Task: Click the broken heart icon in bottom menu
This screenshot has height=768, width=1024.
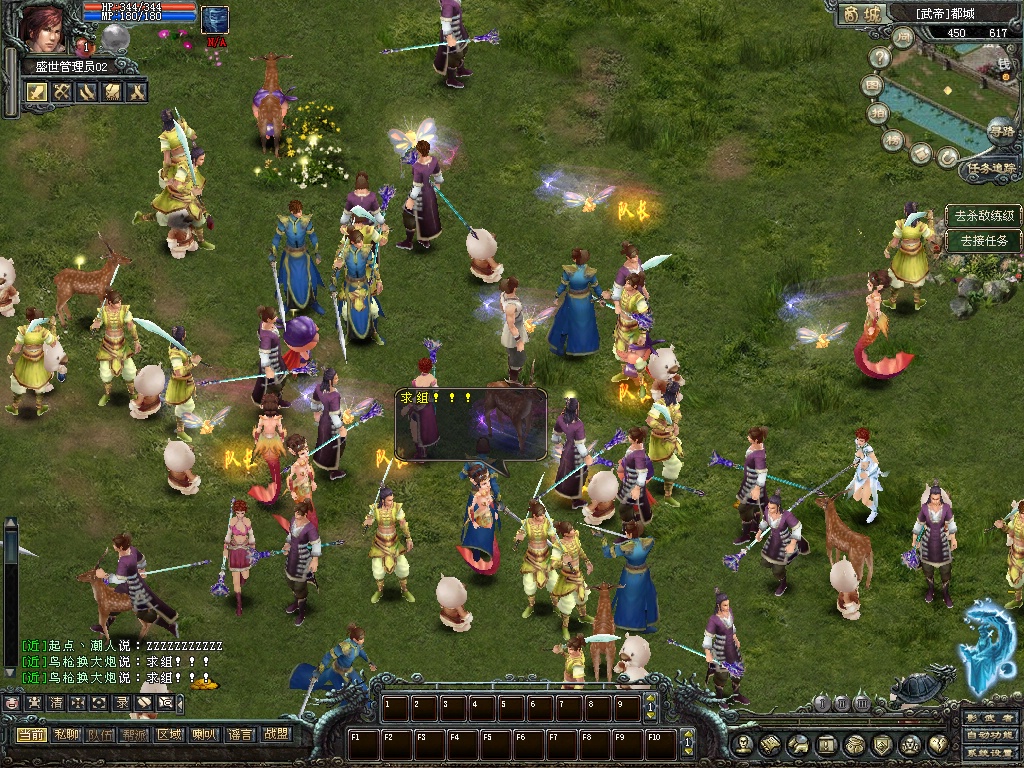Action: click(938, 744)
